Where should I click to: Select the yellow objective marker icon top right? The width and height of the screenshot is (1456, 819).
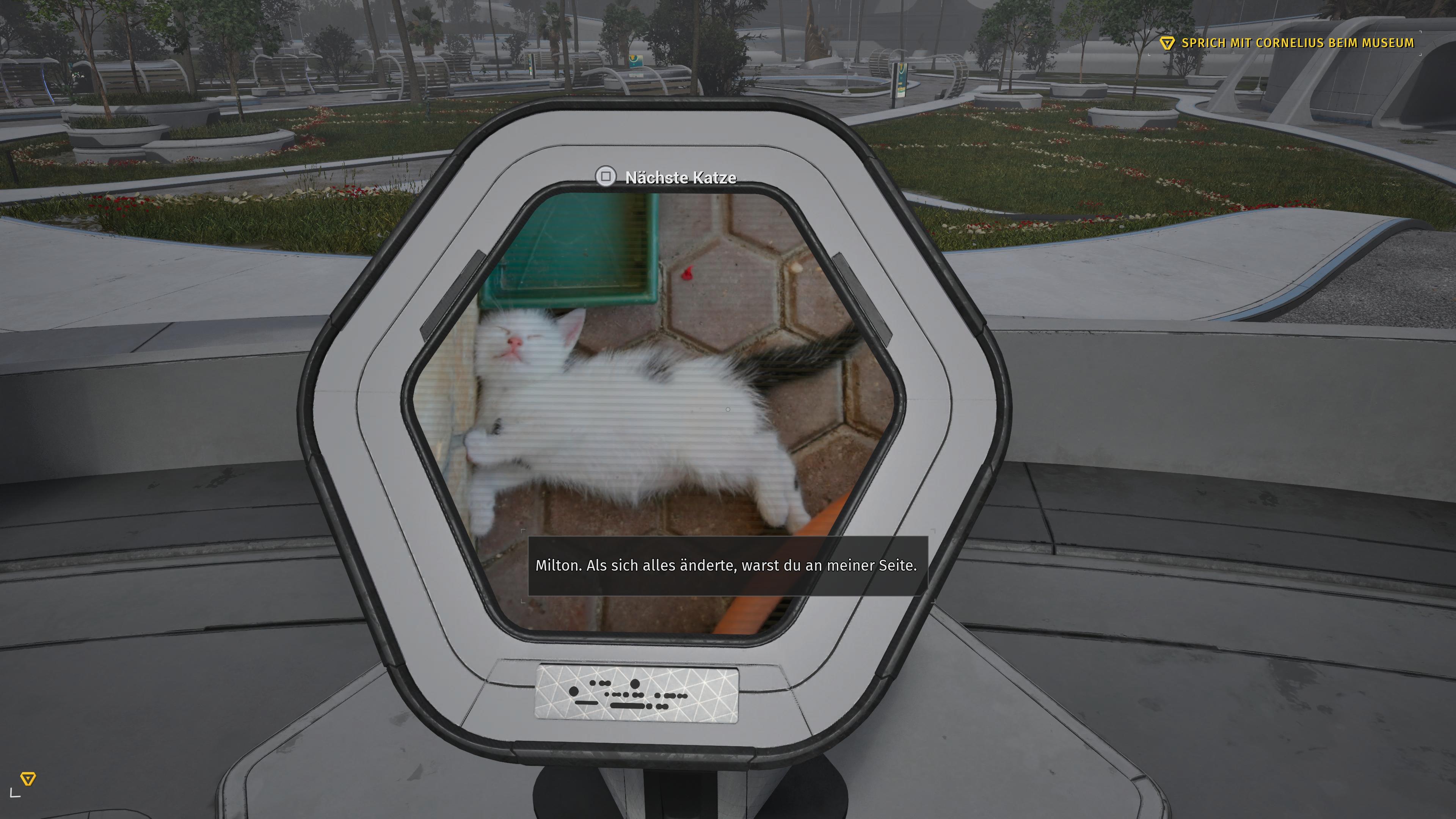click(x=1167, y=42)
